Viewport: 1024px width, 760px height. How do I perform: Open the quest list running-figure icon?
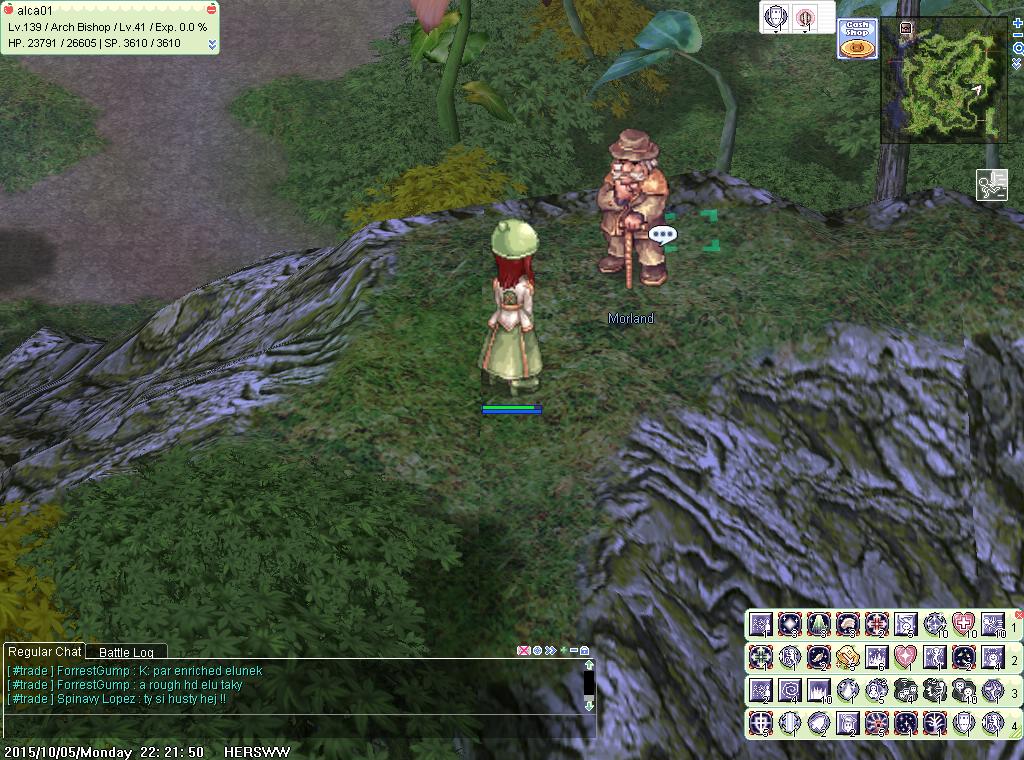tap(992, 185)
